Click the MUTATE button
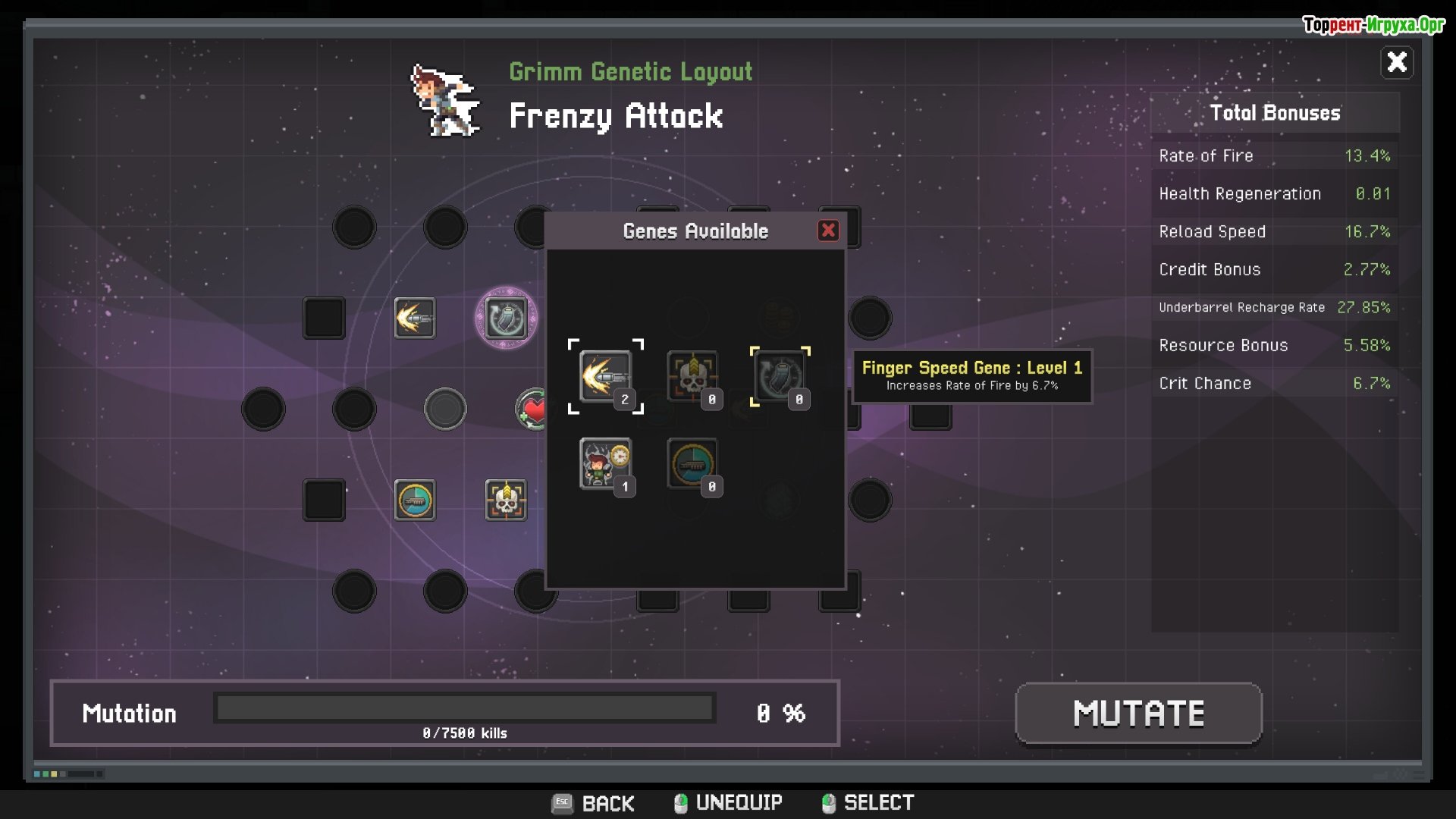The image size is (1456, 819). click(1138, 714)
